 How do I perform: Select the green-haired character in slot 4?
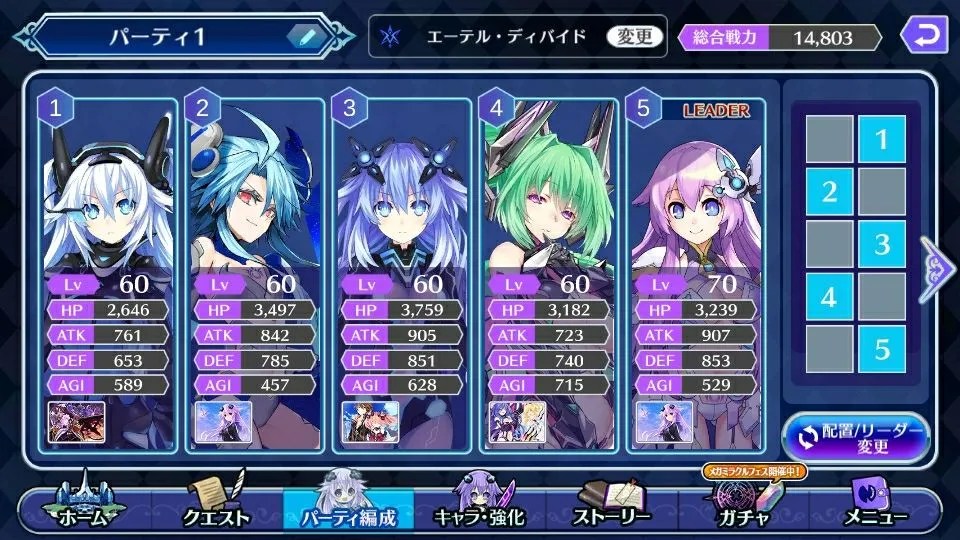point(550,200)
